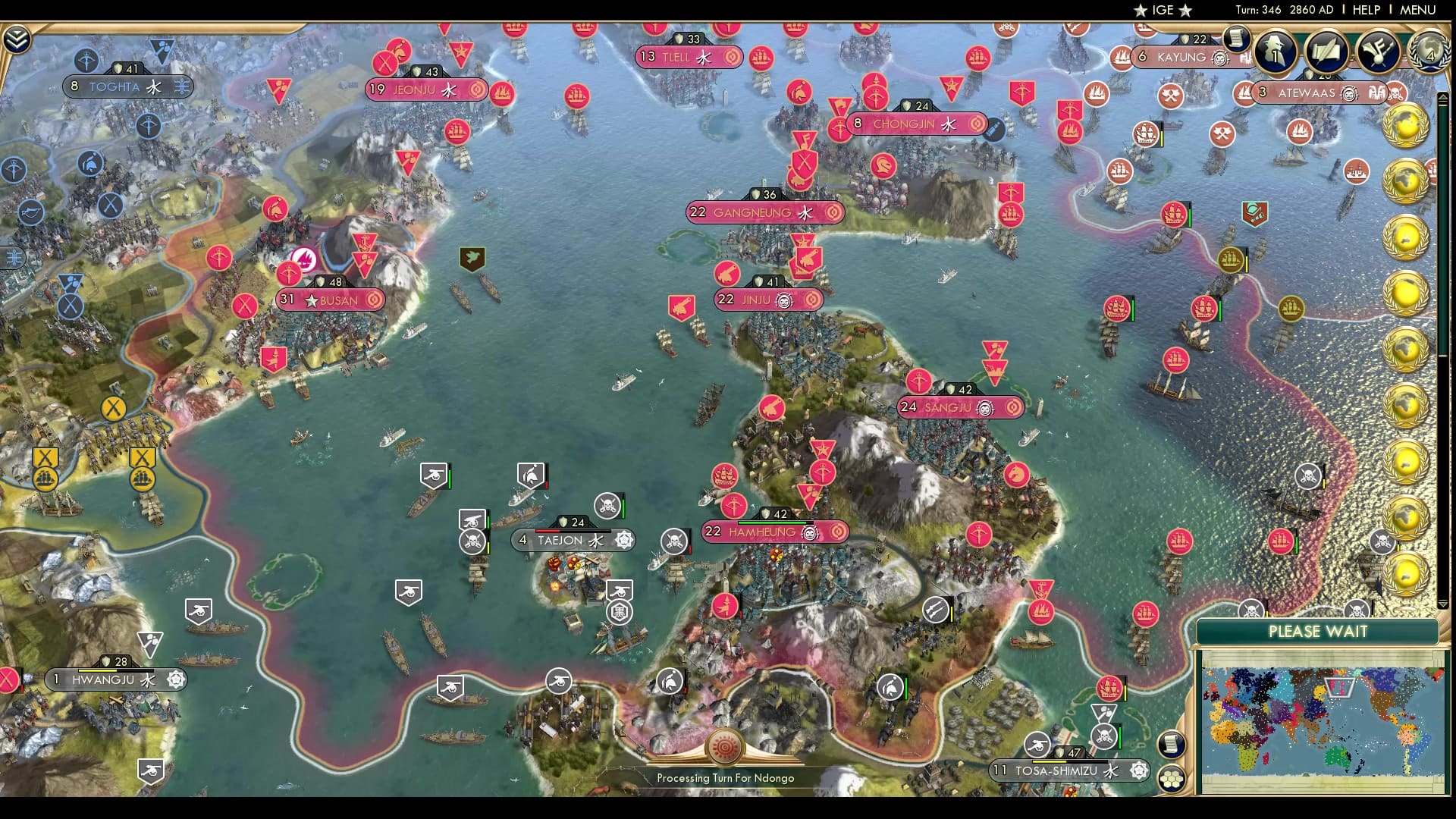Select the puppet gear icon on Taejon's banner
Viewport: 1456px width, 819px height.
pos(623,541)
